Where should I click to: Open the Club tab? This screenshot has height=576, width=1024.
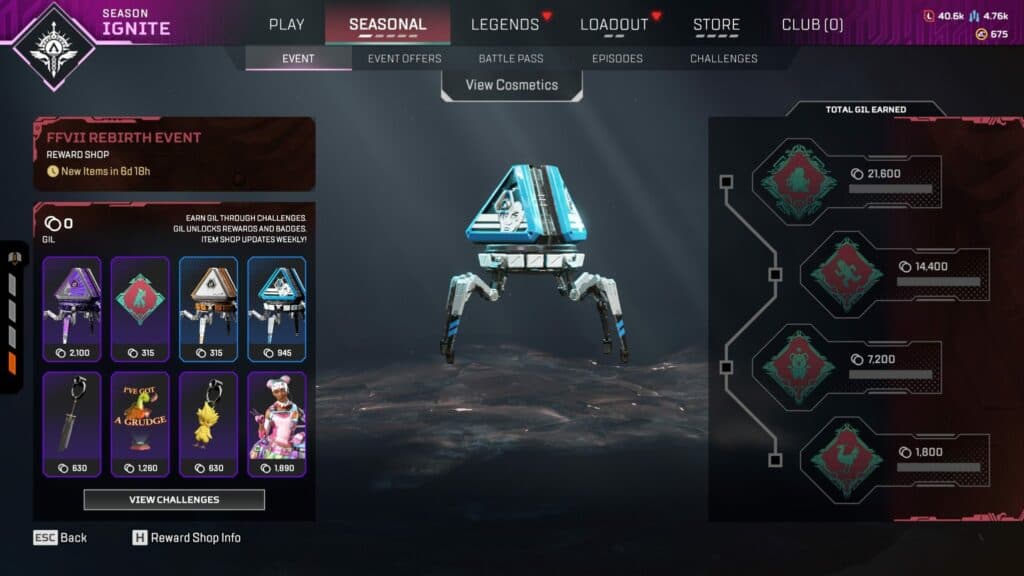(x=812, y=24)
